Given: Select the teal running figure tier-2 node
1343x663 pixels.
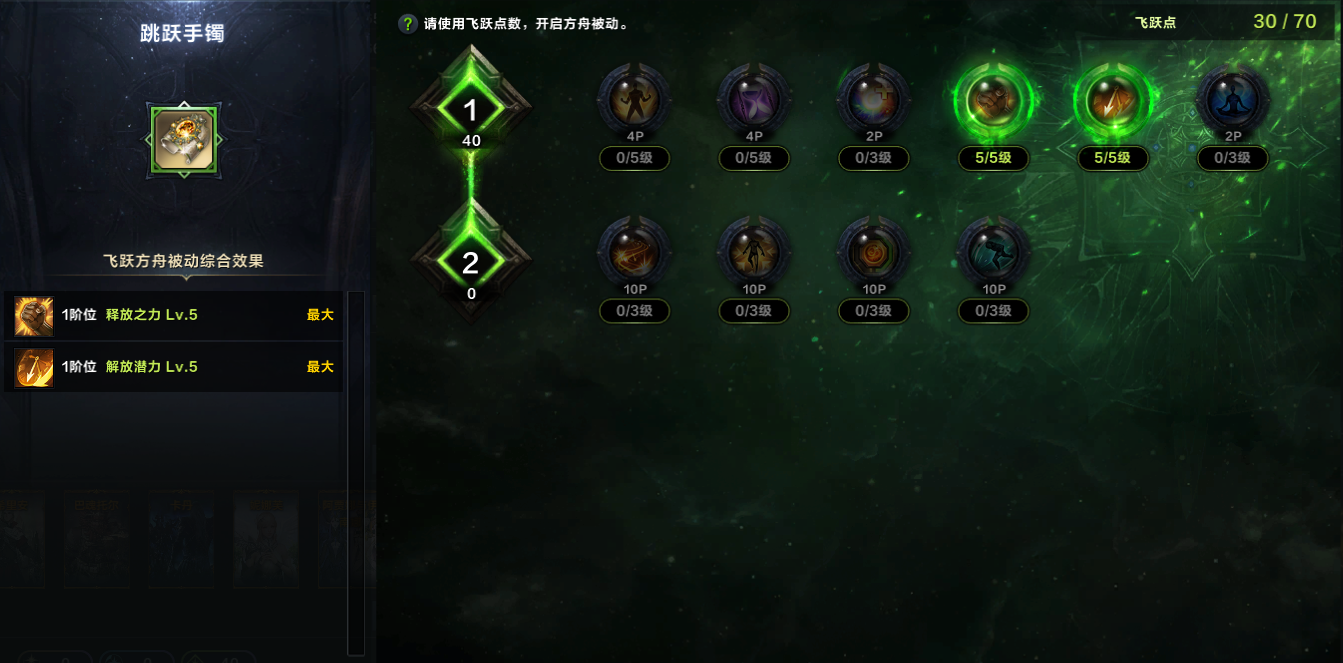Looking at the screenshot, I should tap(993, 253).
